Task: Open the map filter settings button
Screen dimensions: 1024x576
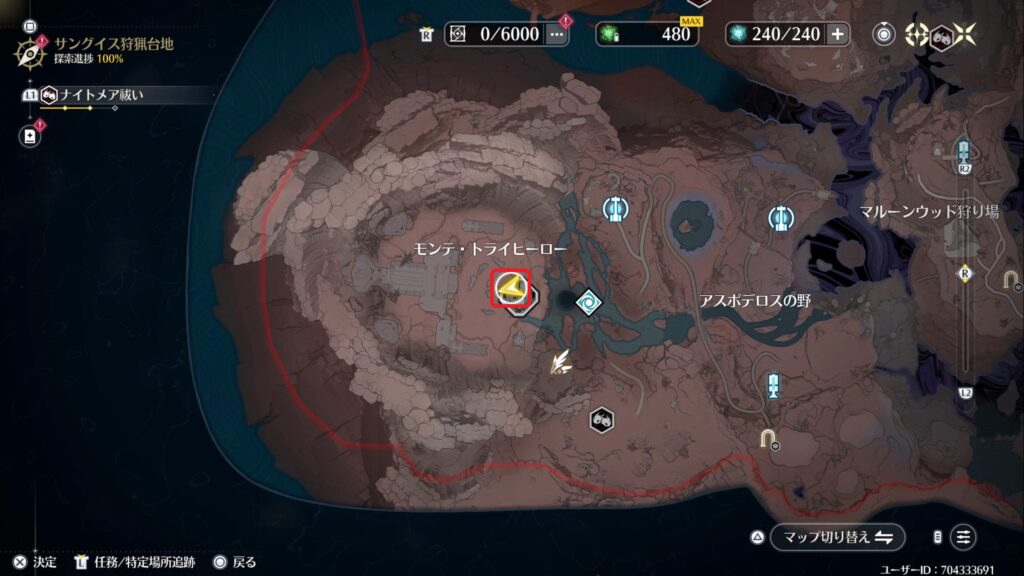Action: [962, 537]
